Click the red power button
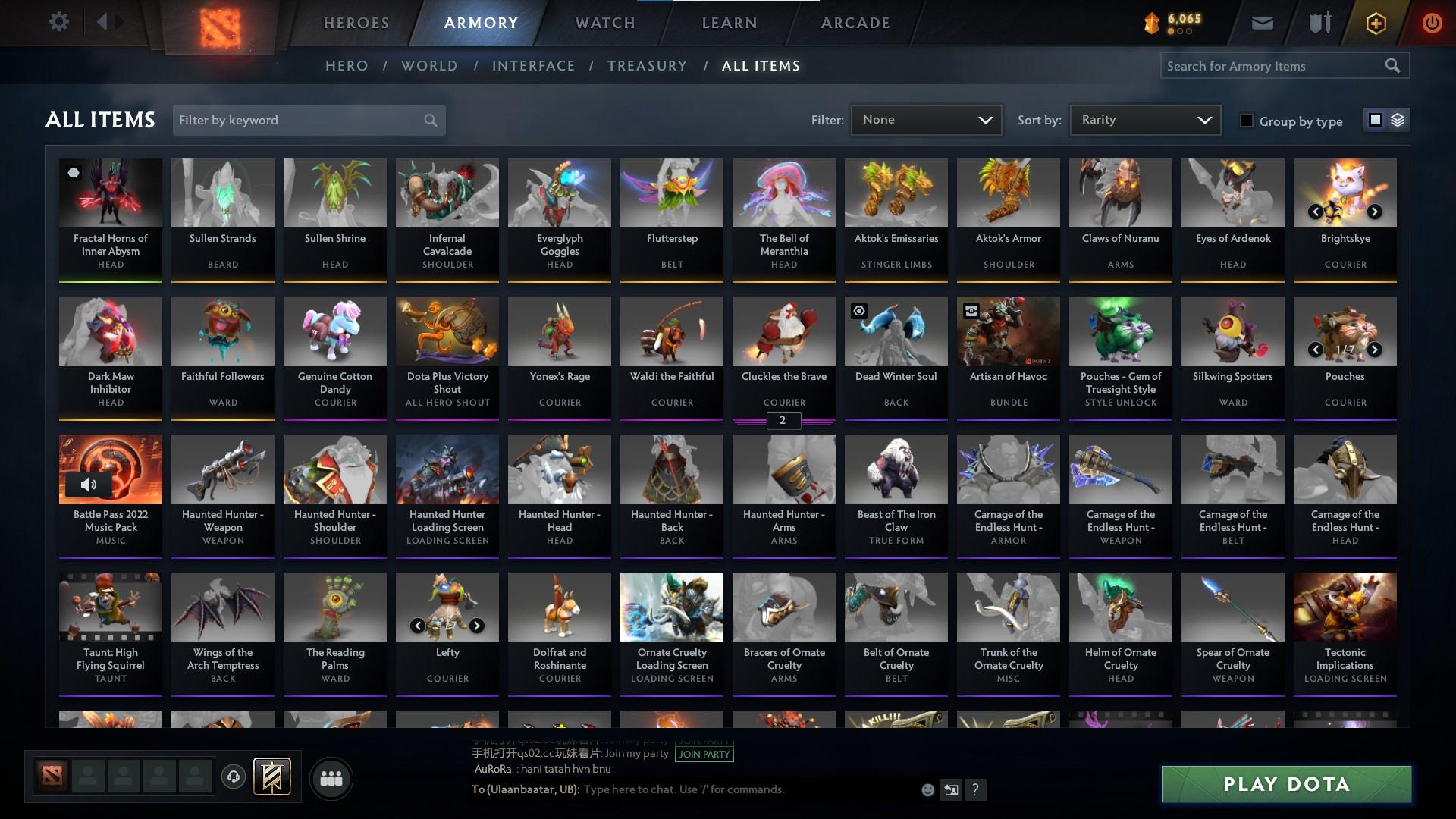This screenshot has width=1456, height=819. (x=1432, y=22)
